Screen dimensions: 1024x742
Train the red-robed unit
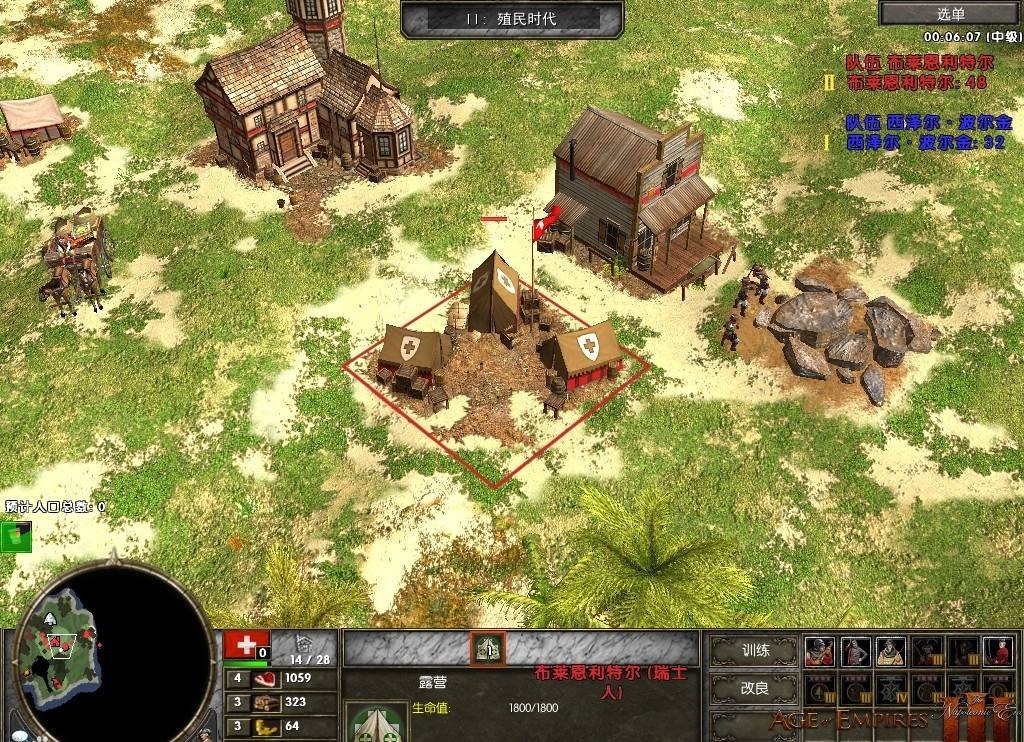click(x=996, y=651)
